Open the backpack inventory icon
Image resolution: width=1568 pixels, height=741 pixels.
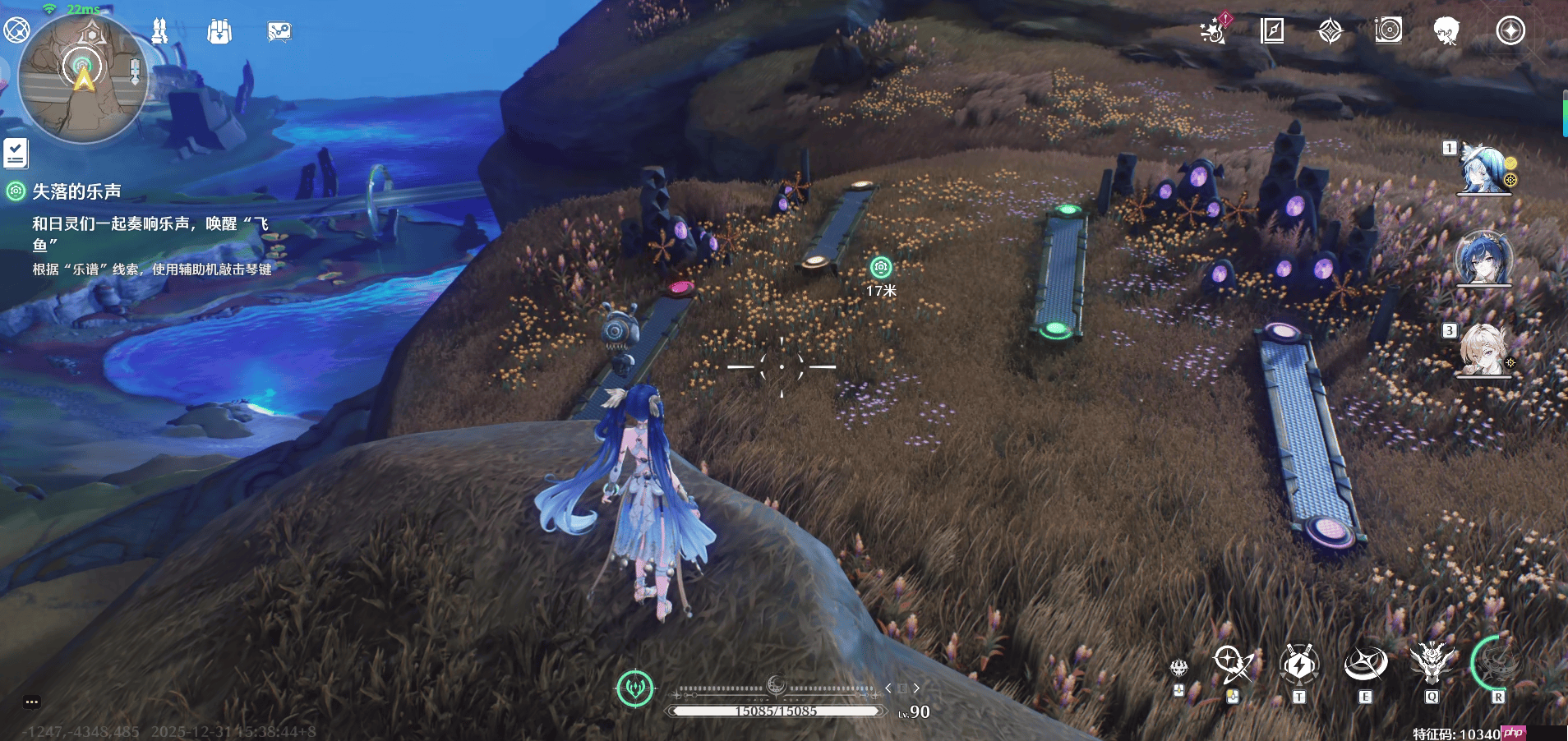pos(219,32)
